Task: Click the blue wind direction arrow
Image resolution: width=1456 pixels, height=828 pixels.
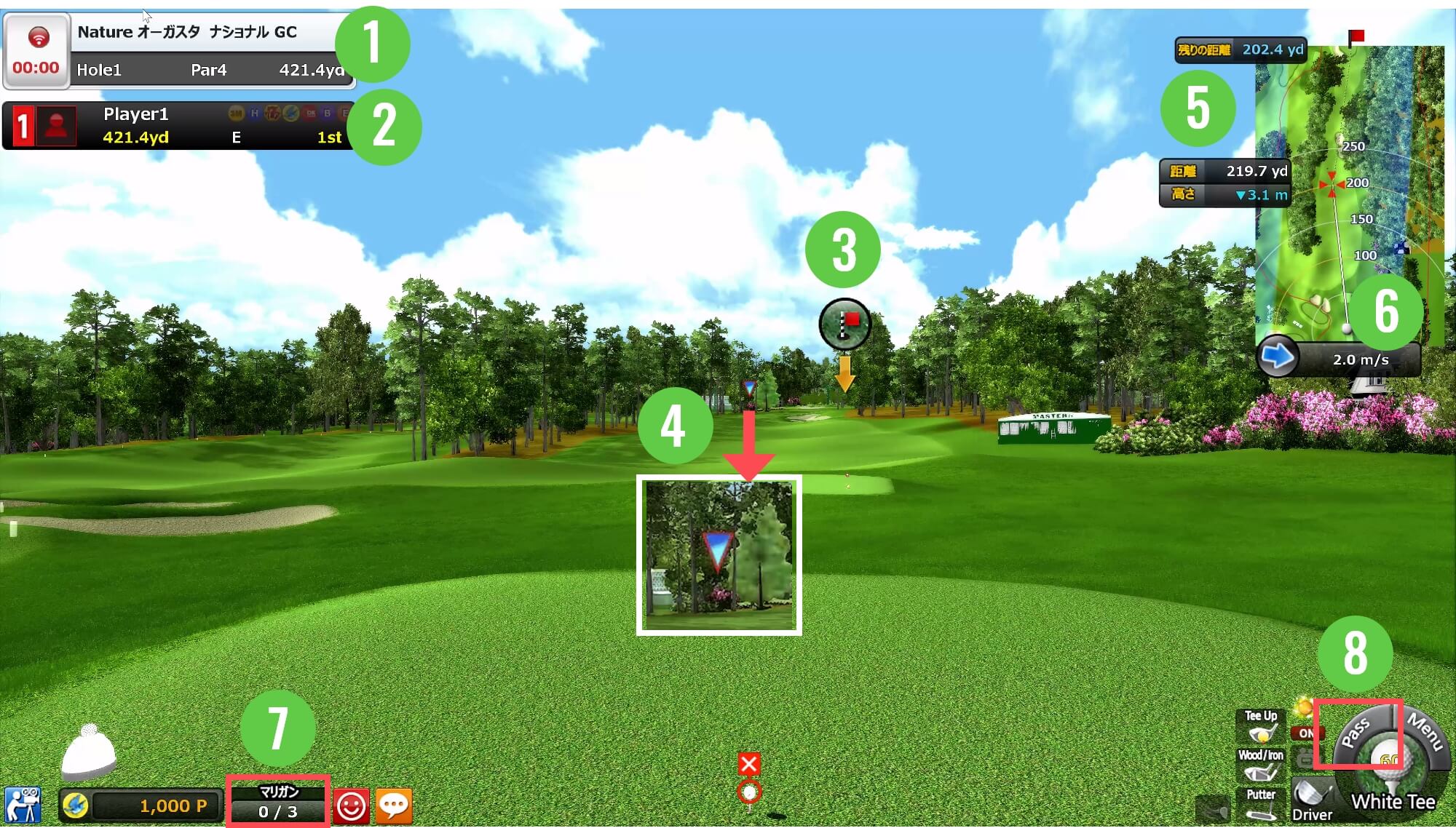Action: click(1277, 357)
